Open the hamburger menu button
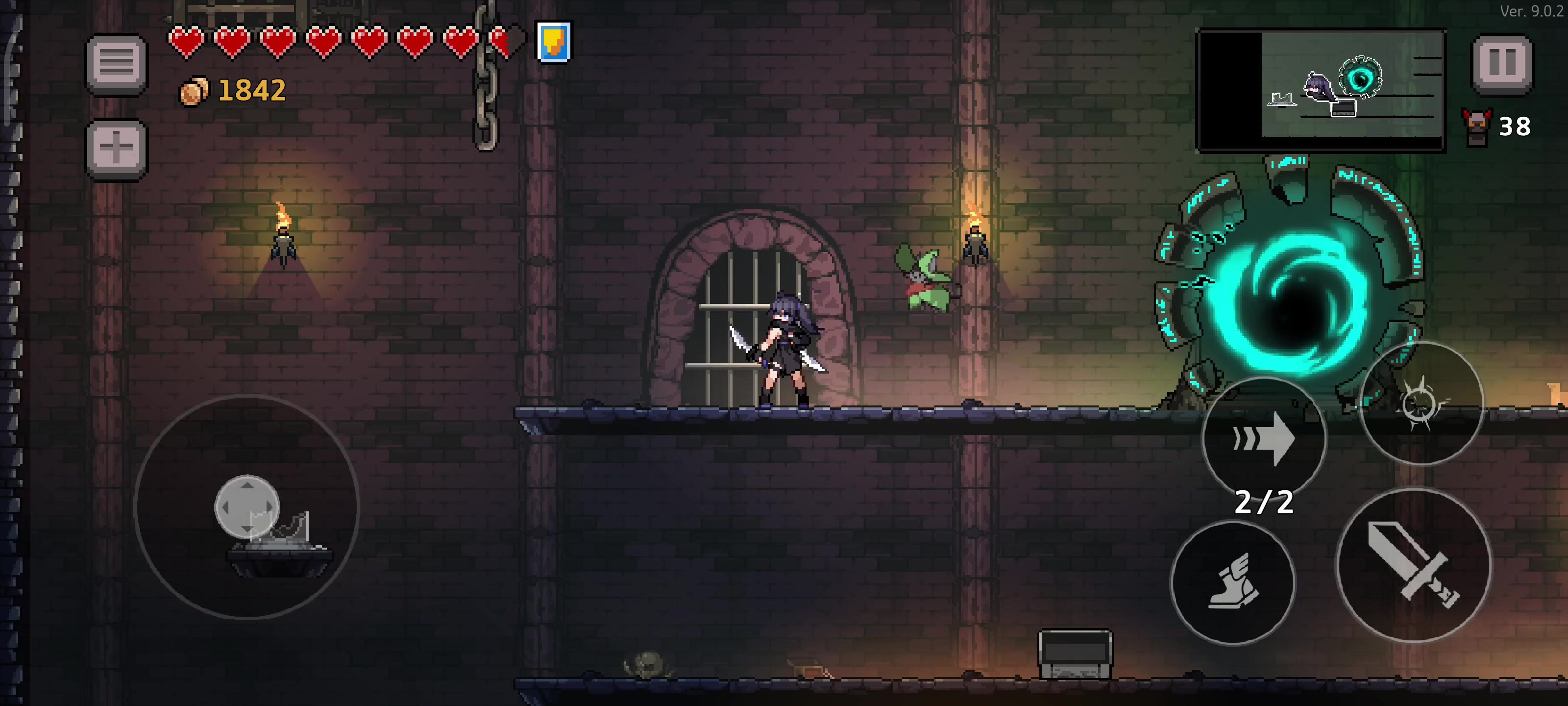The height and width of the screenshot is (706, 1568). (x=116, y=63)
